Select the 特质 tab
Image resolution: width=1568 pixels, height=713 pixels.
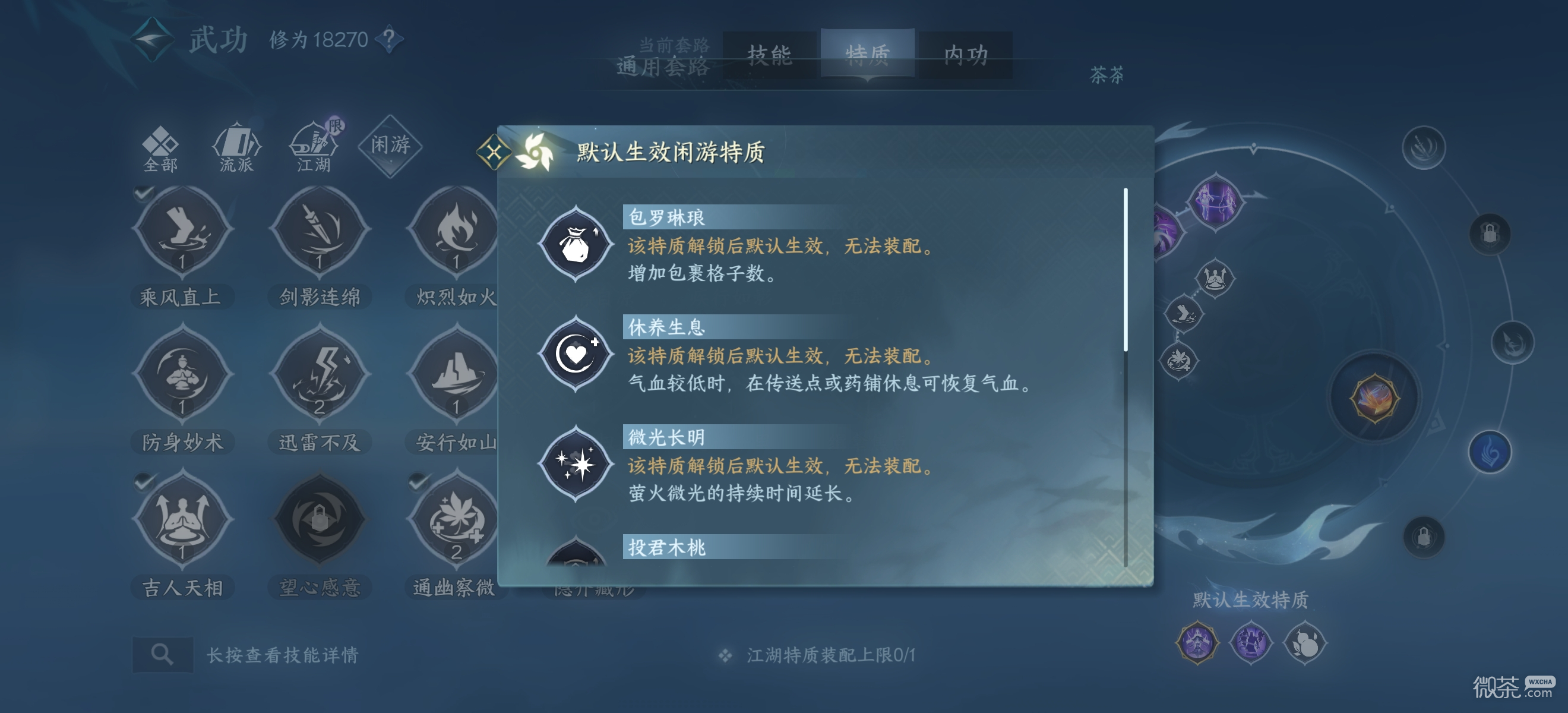[x=867, y=55]
